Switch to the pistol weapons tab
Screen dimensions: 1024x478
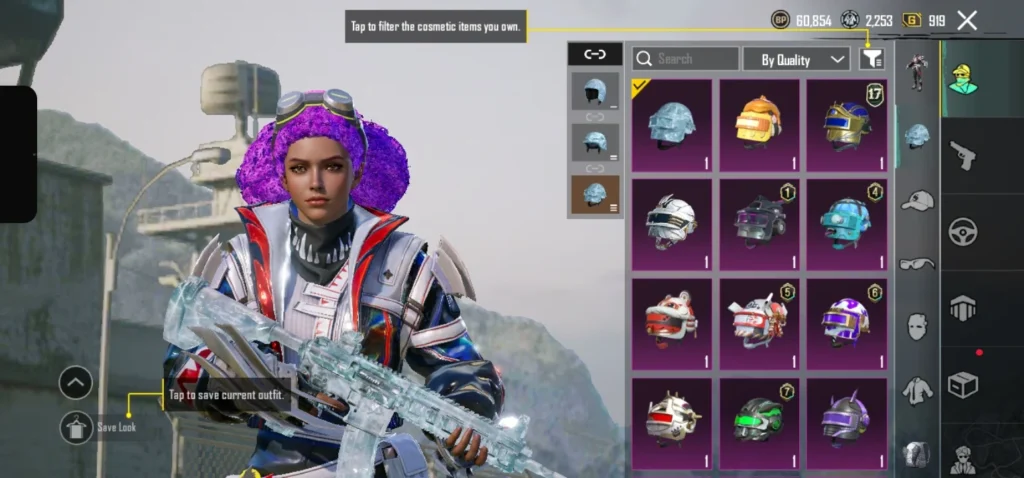tap(963, 156)
